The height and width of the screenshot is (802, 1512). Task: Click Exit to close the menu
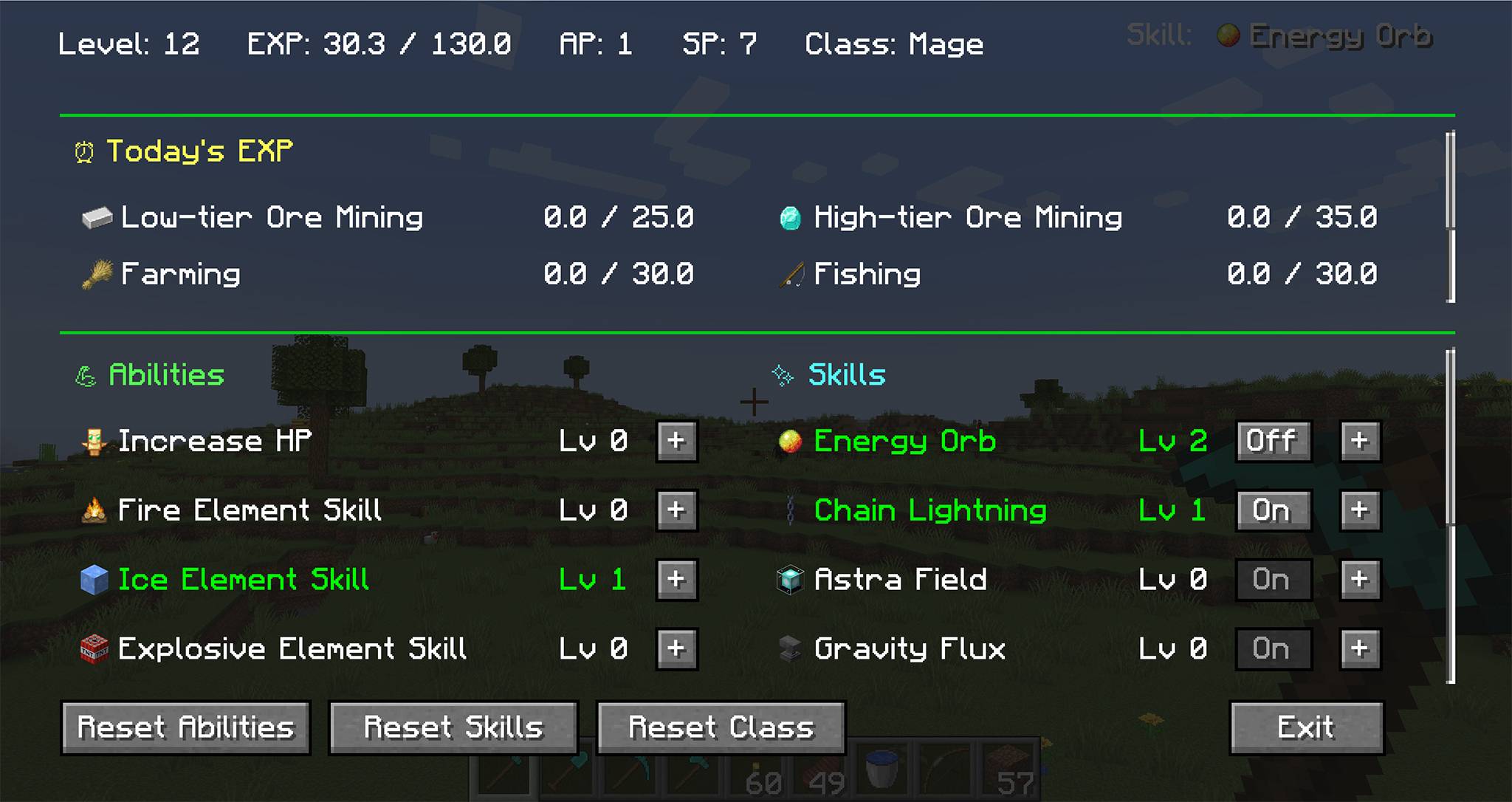tap(1306, 727)
